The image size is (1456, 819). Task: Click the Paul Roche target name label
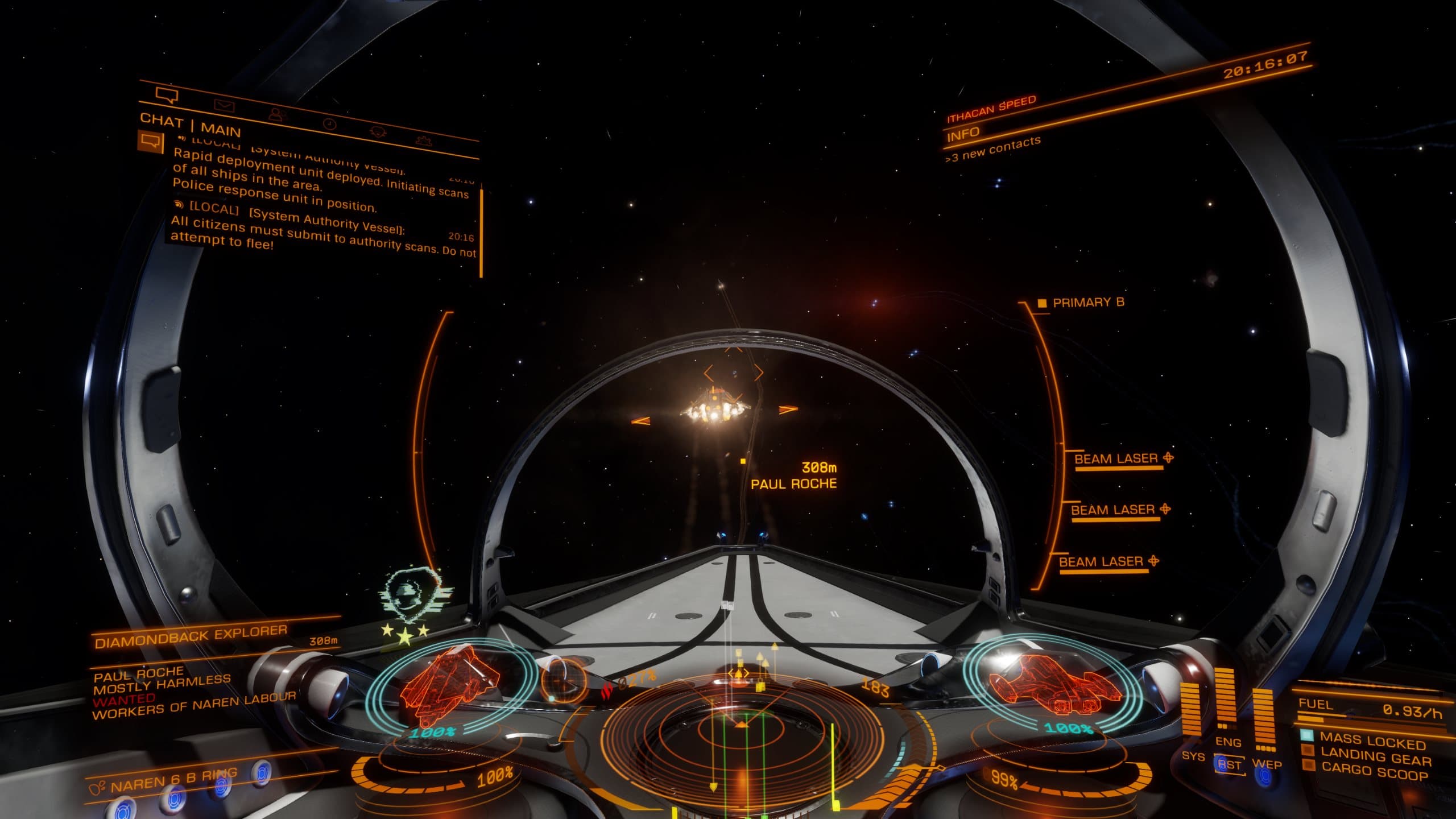coord(793,484)
